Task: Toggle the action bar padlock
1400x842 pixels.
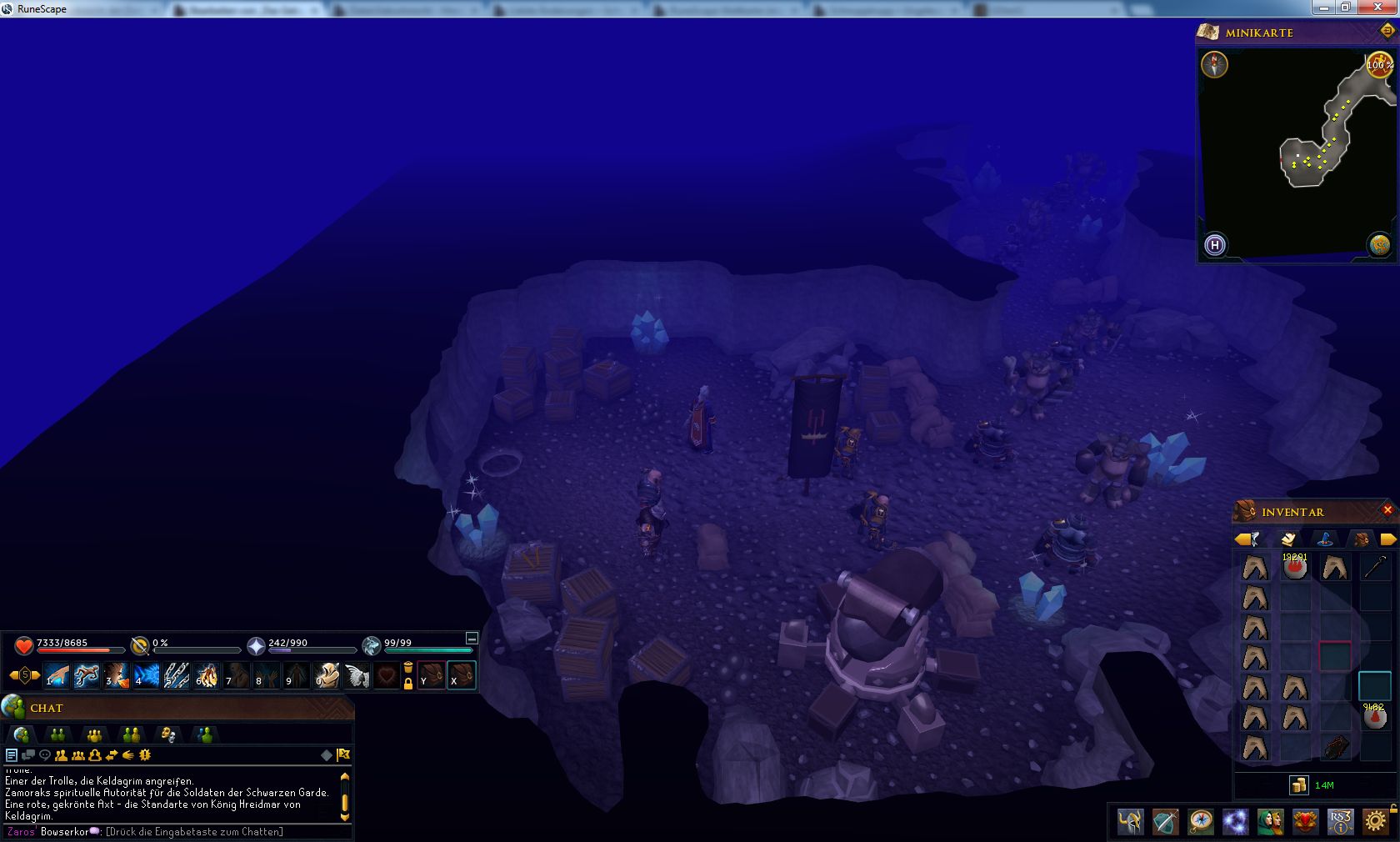Action: [x=408, y=684]
